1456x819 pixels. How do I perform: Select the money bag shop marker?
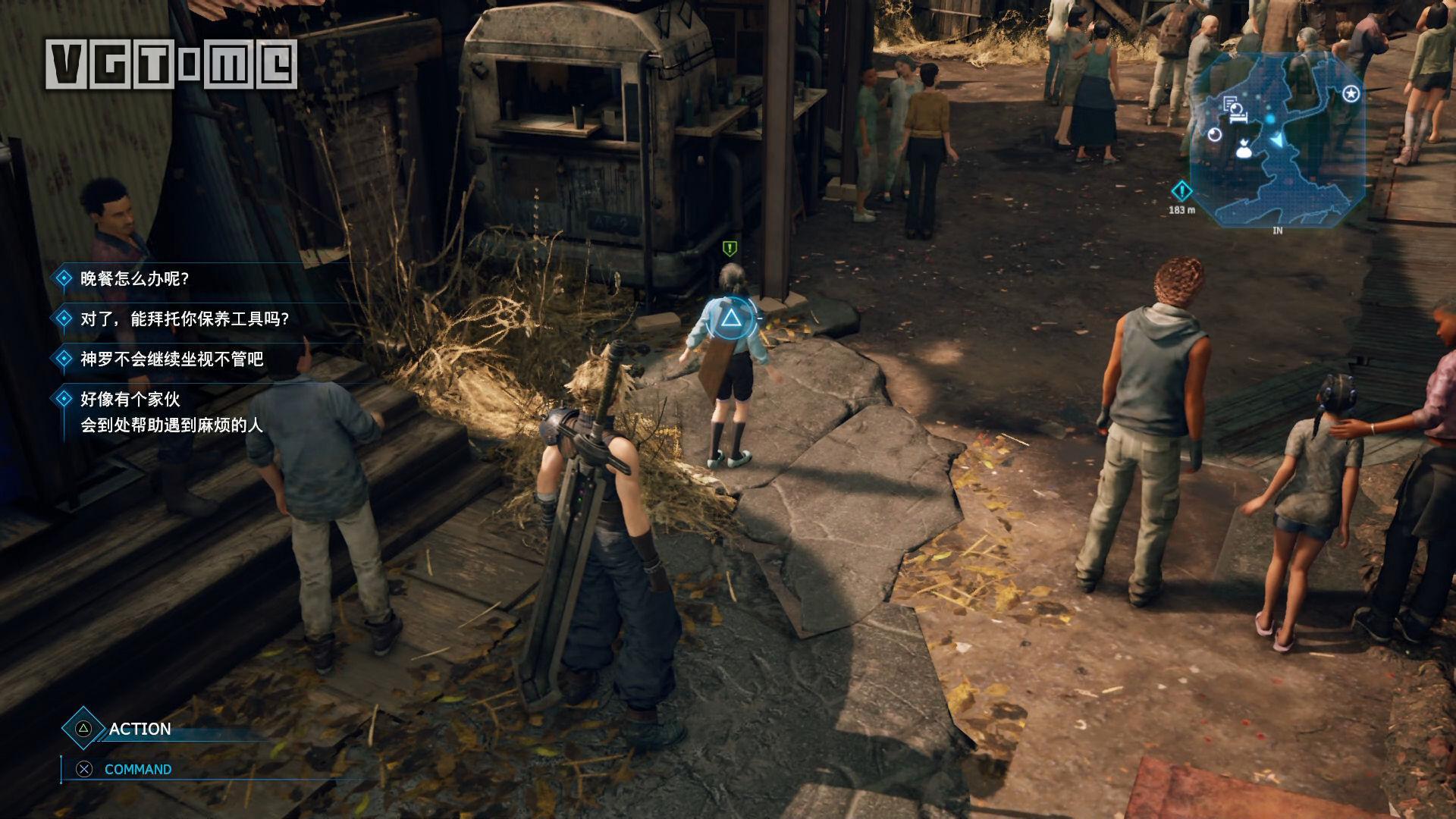(x=1243, y=149)
